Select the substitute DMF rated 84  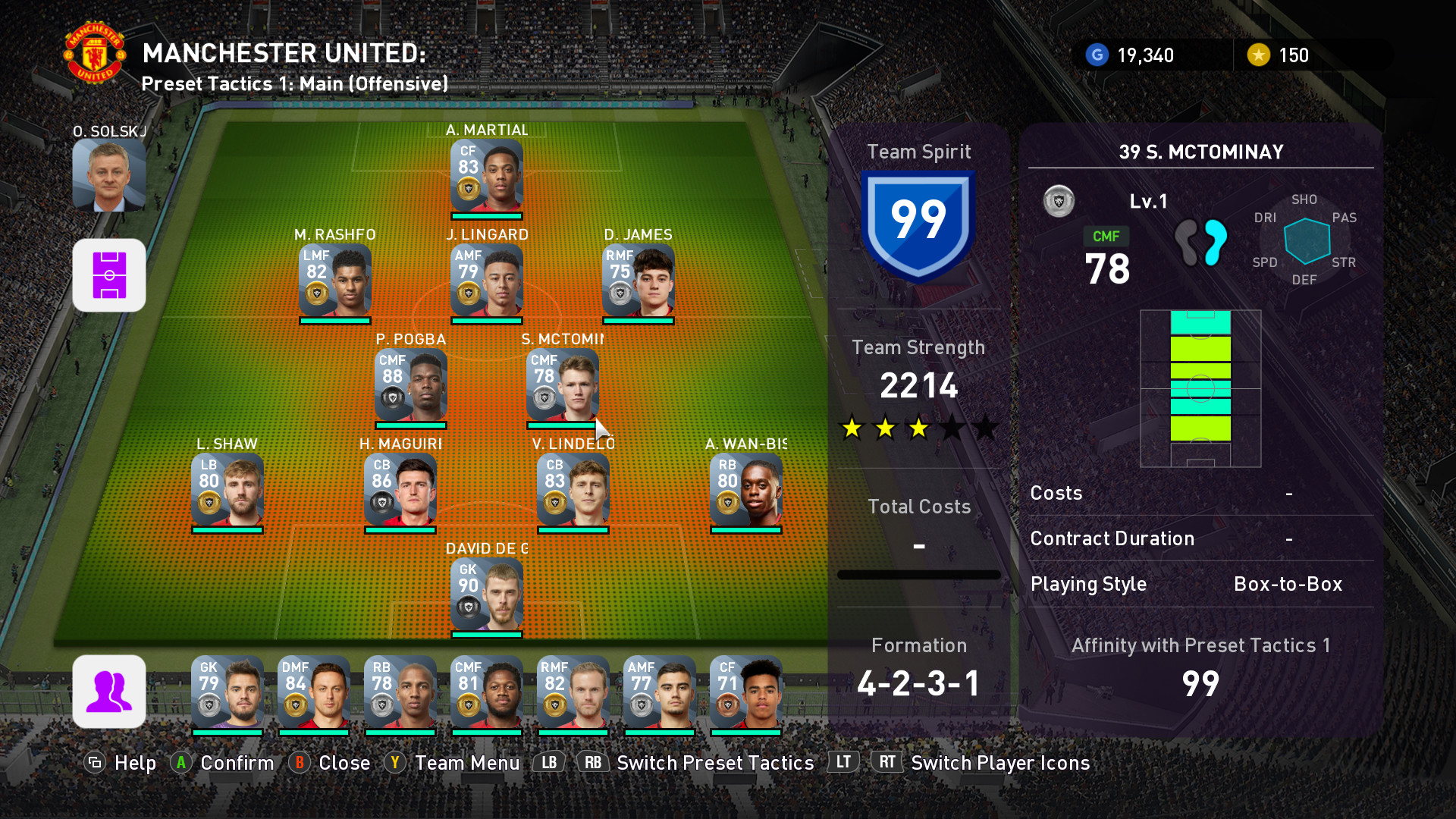click(x=313, y=692)
